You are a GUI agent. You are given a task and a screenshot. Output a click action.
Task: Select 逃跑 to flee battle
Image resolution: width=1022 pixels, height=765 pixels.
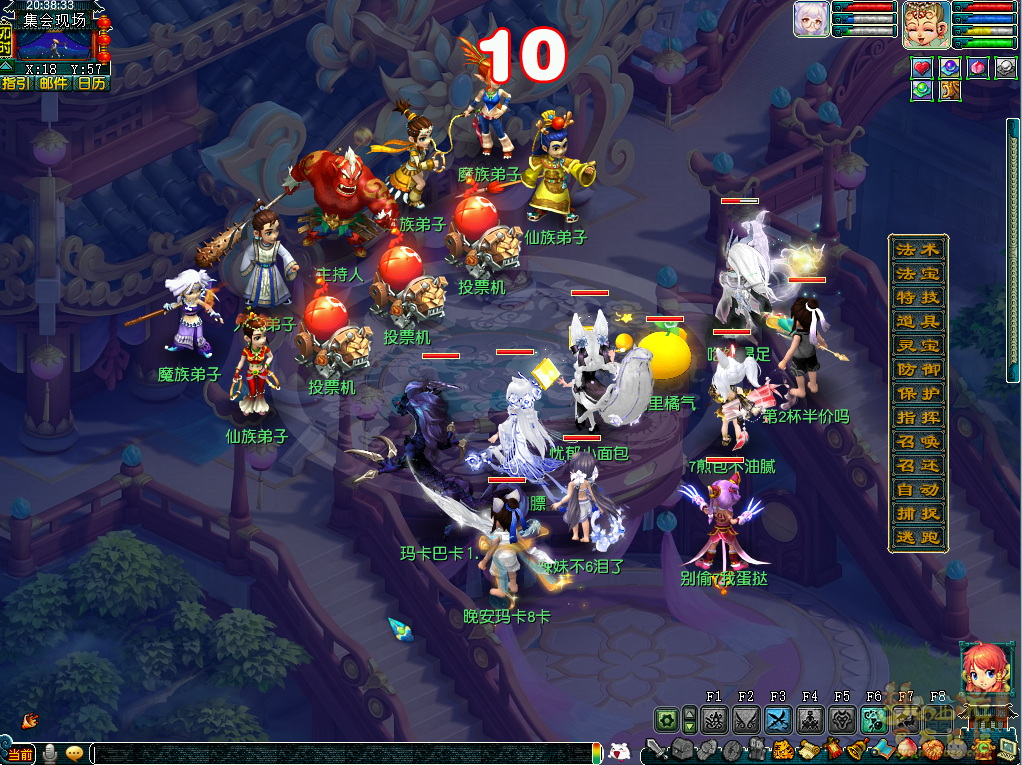pos(918,538)
